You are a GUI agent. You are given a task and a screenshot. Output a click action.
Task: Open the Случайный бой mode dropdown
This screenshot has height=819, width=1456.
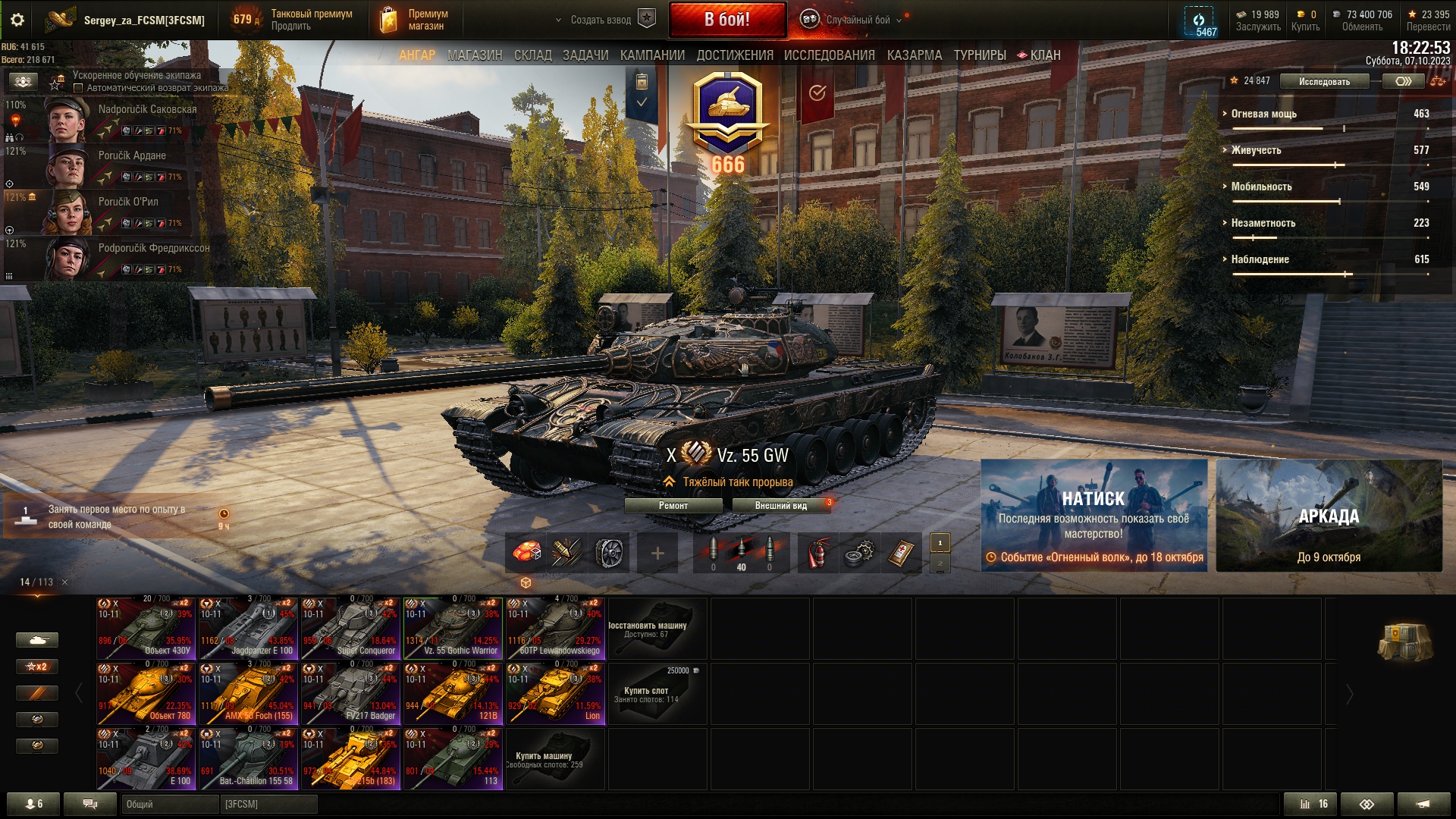857,20
